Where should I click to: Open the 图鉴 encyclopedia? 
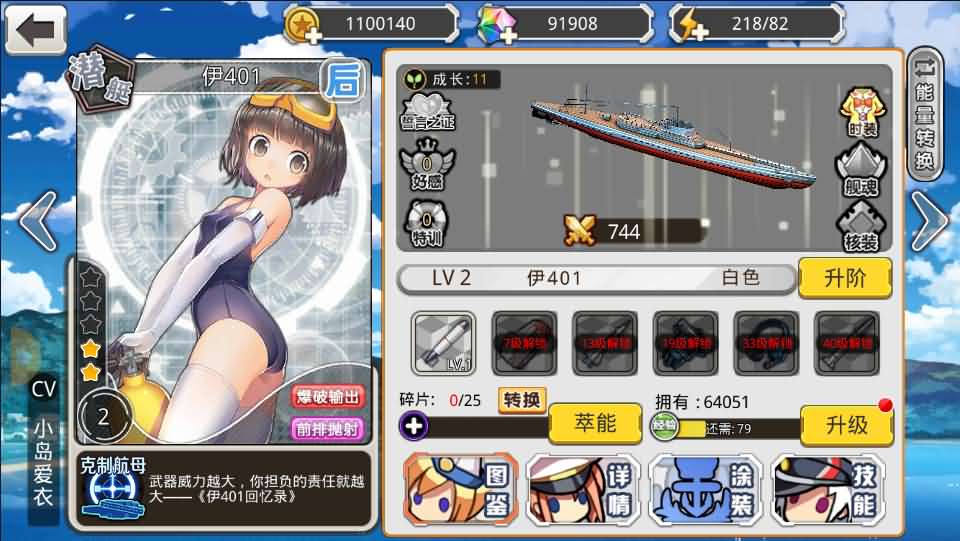click(461, 489)
